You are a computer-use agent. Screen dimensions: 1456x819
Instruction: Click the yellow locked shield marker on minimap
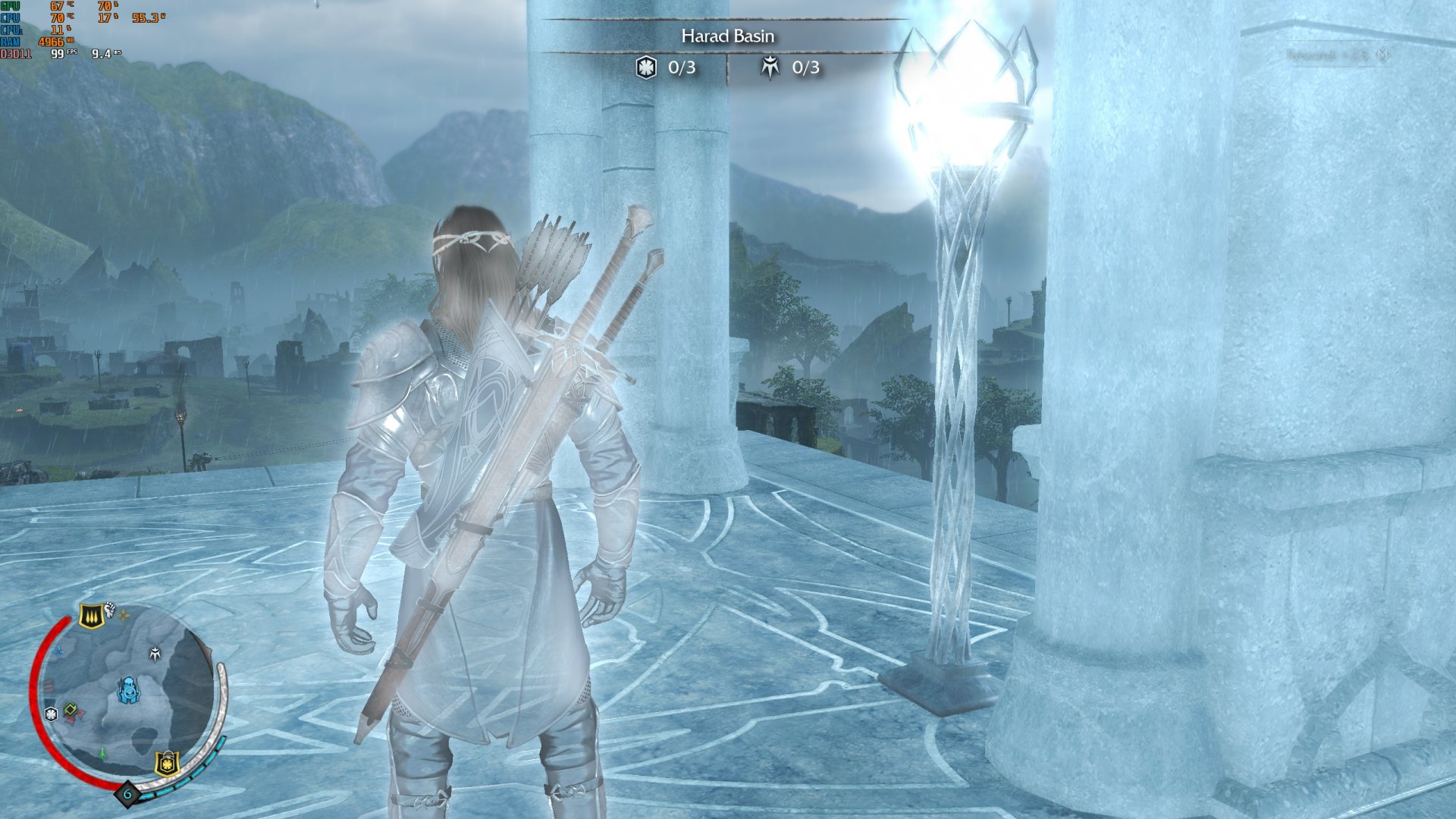(167, 763)
